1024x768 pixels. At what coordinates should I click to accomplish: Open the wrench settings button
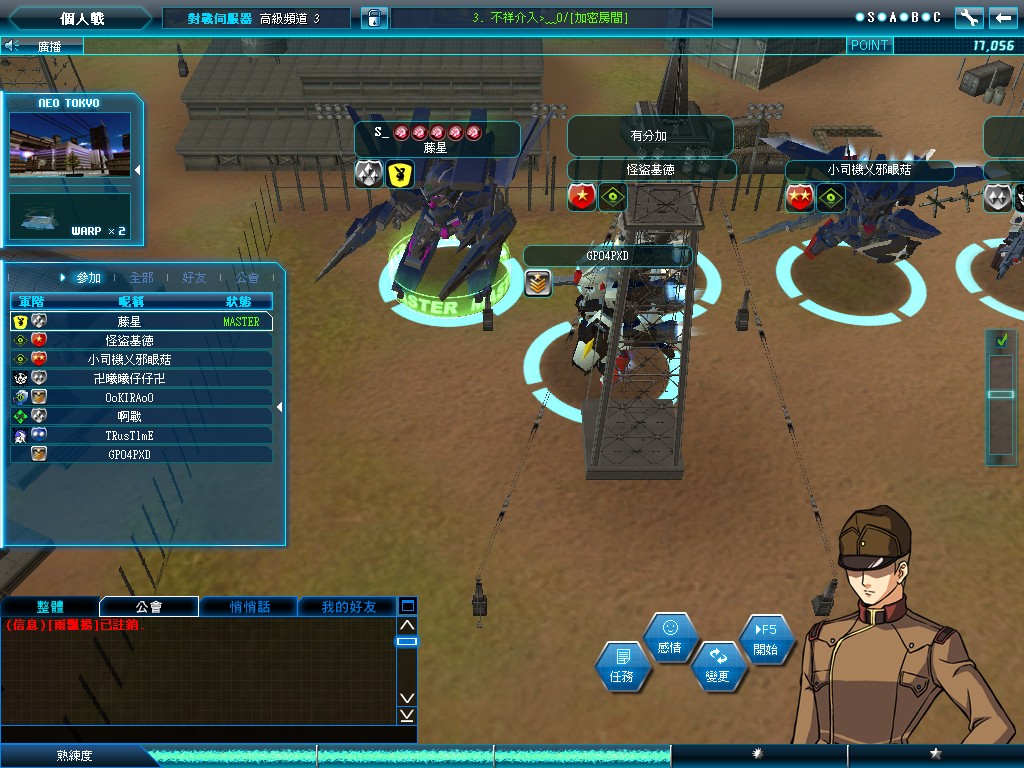coord(969,17)
